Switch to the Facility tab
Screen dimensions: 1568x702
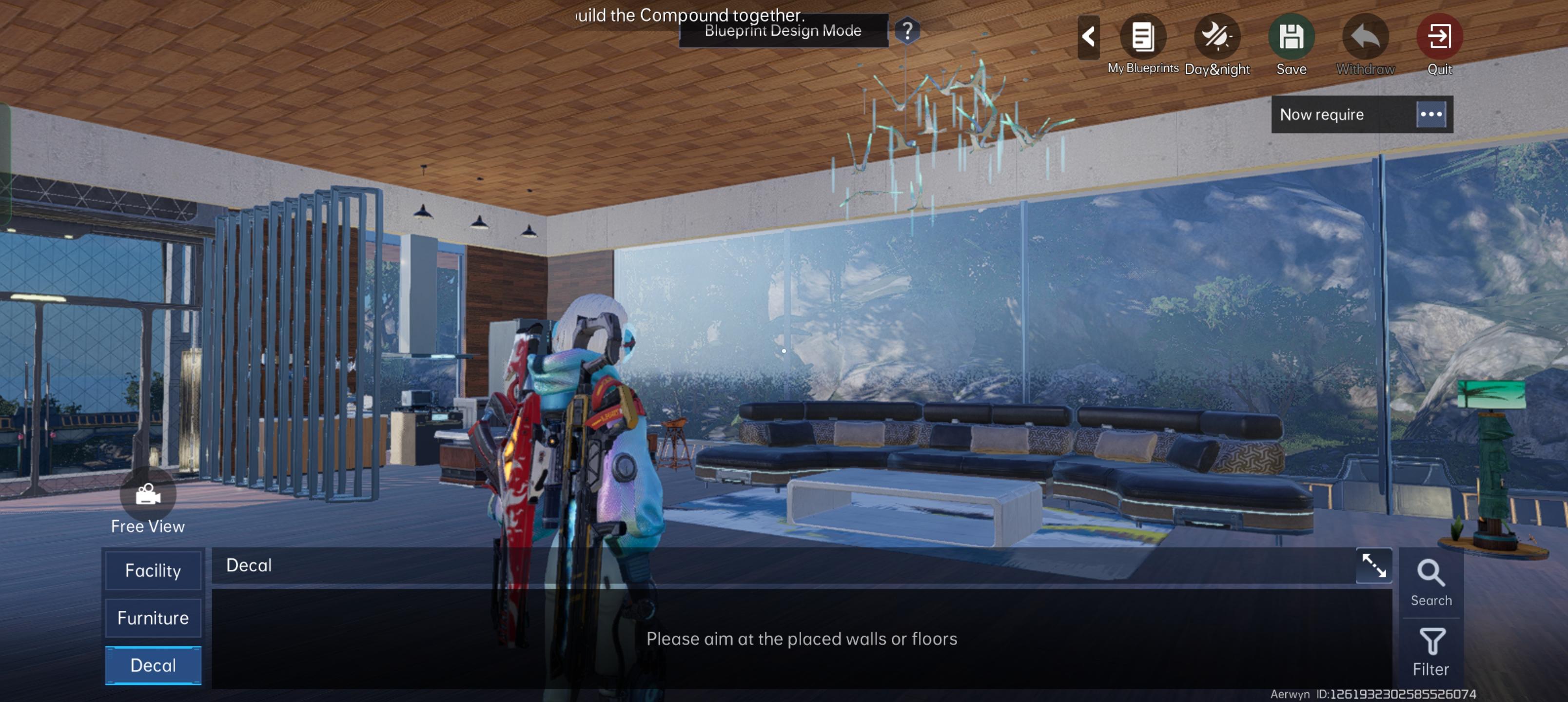point(153,570)
